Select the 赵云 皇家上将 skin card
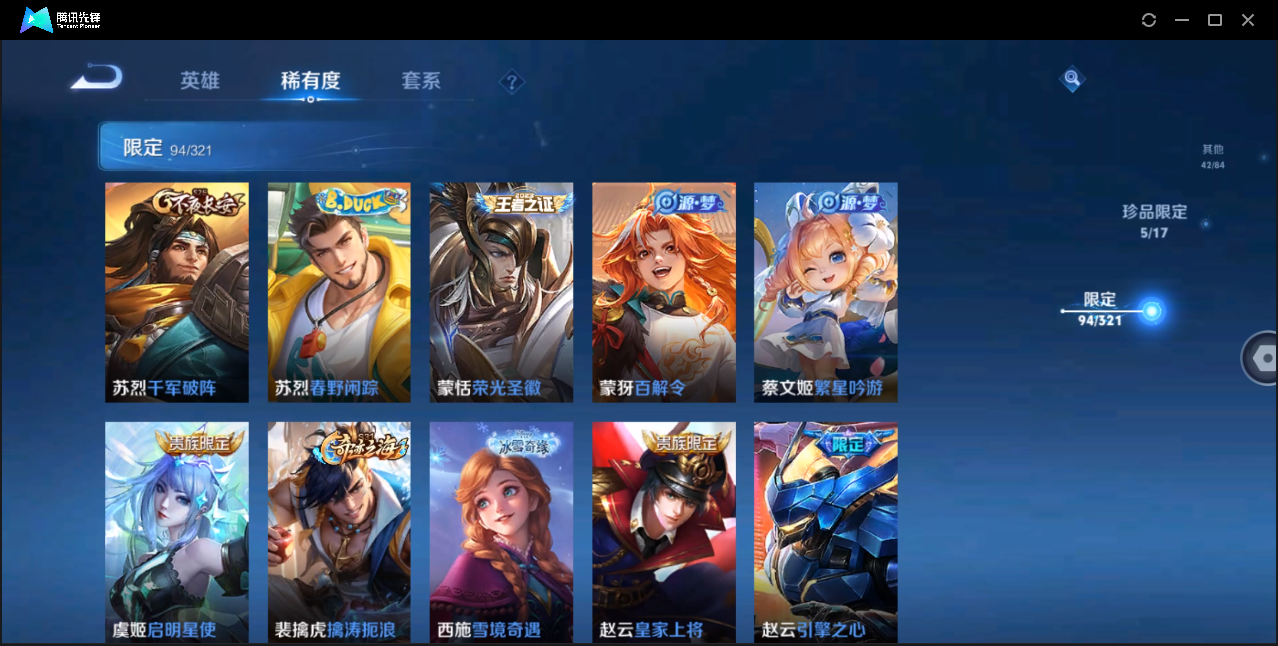Viewport: 1278px width, 646px height. 663,531
